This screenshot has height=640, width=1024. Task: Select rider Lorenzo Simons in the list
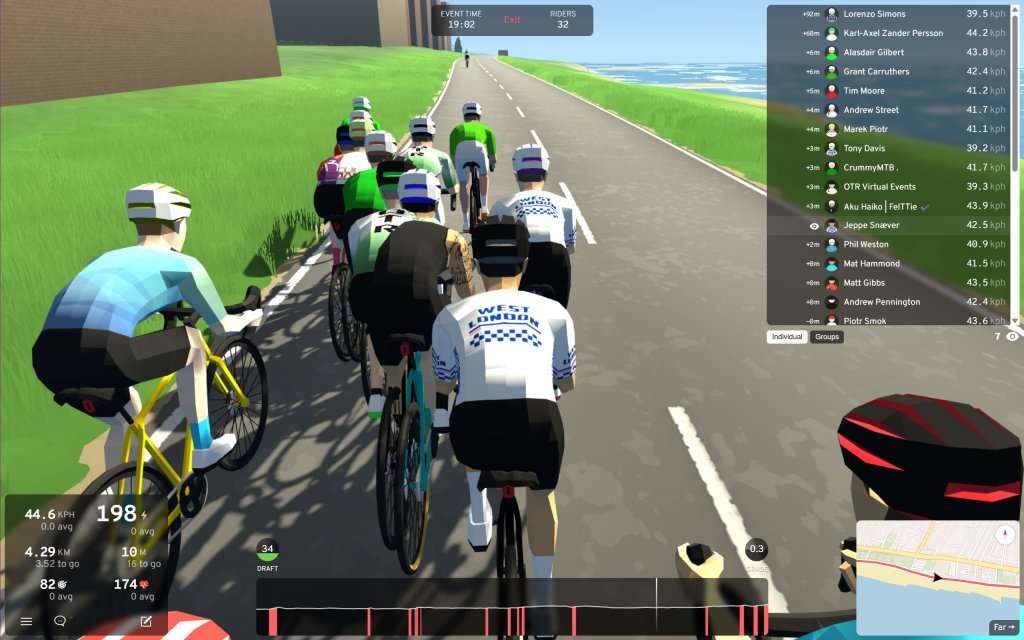click(890, 14)
